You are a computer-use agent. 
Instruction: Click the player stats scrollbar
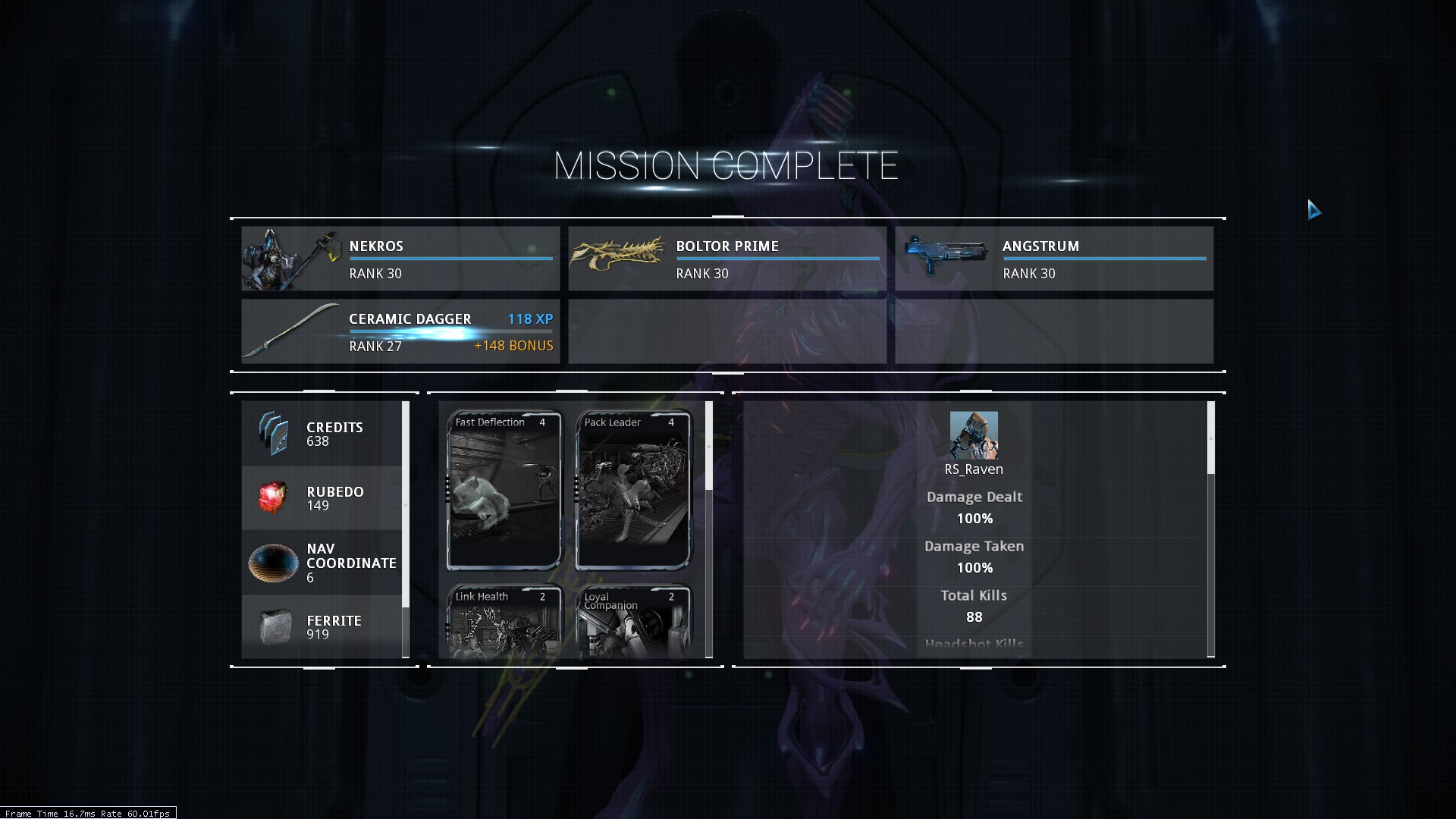[x=1210, y=438]
